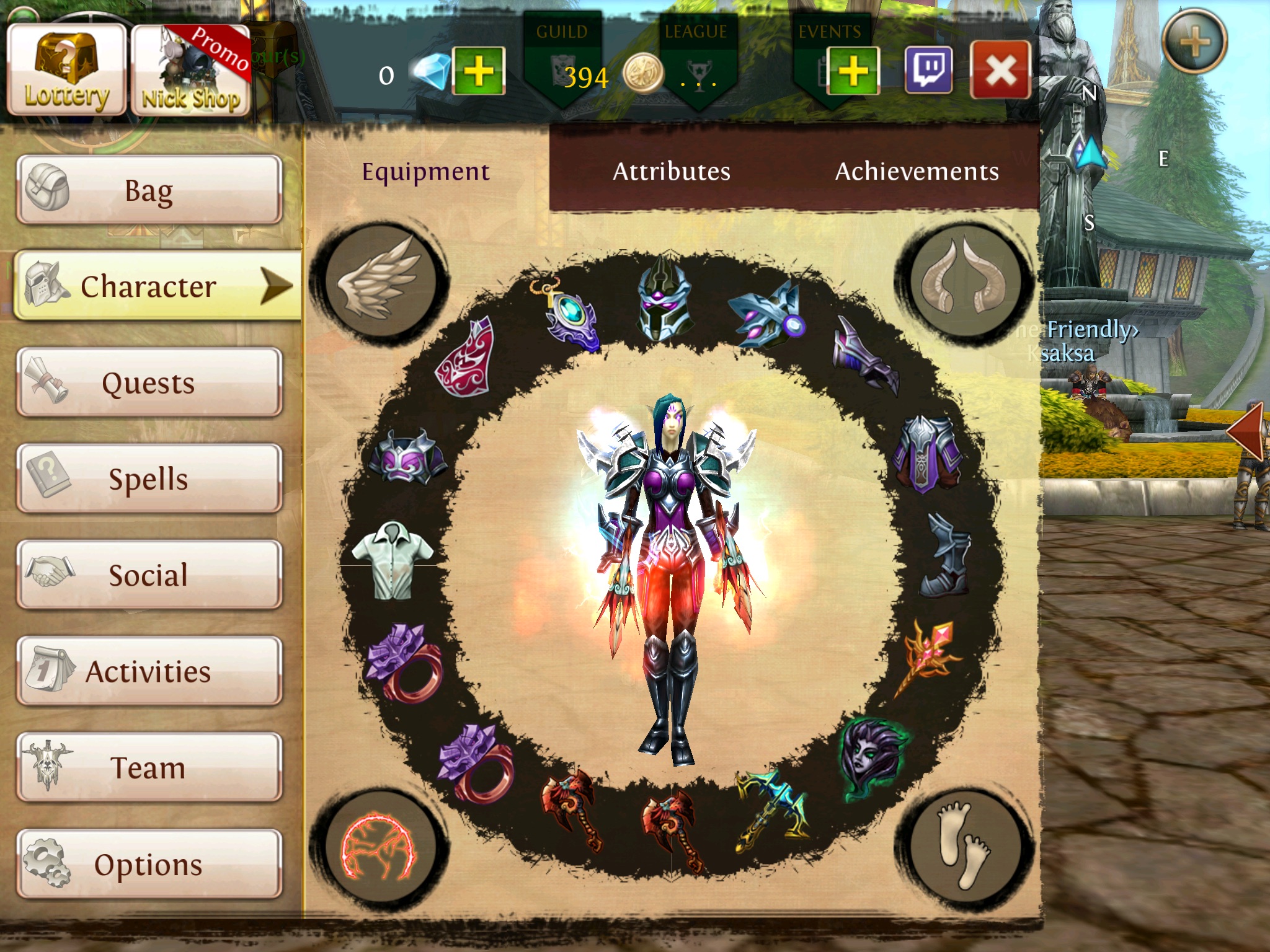Click the purple Twitch button
The image size is (1270, 952).
[928, 70]
